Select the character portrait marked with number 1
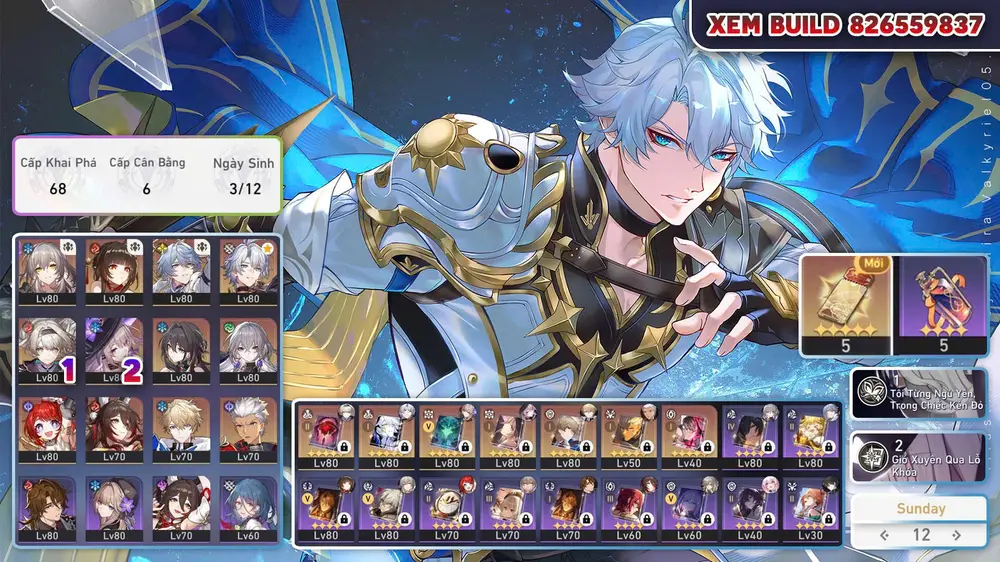This screenshot has width=1000, height=562. click(x=47, y=349)
